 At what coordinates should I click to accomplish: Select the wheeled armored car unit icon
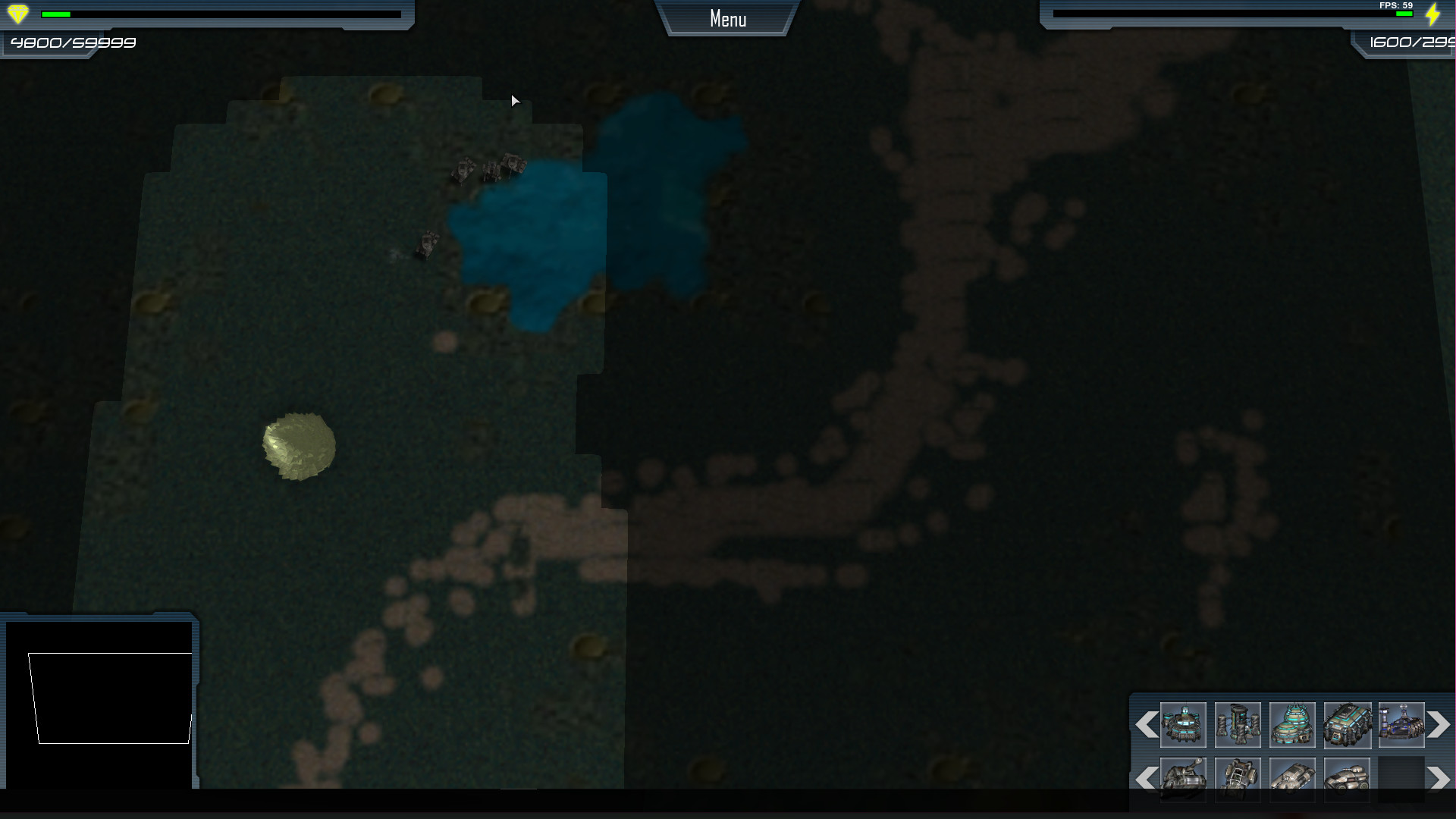click(1347, 779)
